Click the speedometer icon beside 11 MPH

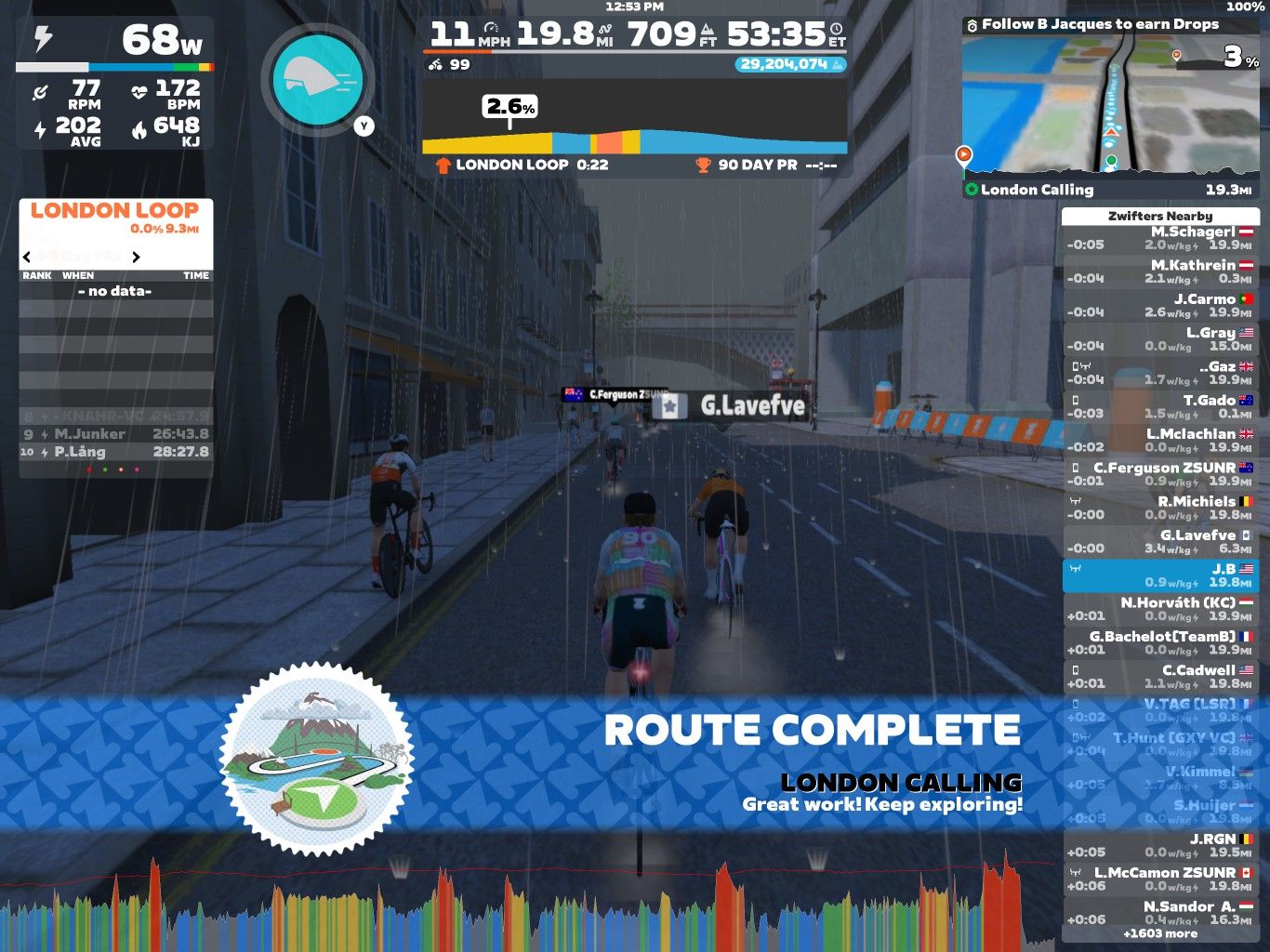491,29
